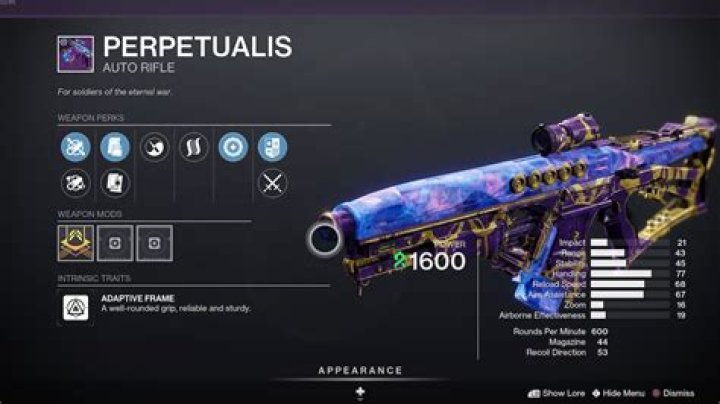Image resolution: width=720 pixels, height=404 pixels.
Task: Pick the alternate magazine perk below the highlighted one
Action: tap(114, 183)
